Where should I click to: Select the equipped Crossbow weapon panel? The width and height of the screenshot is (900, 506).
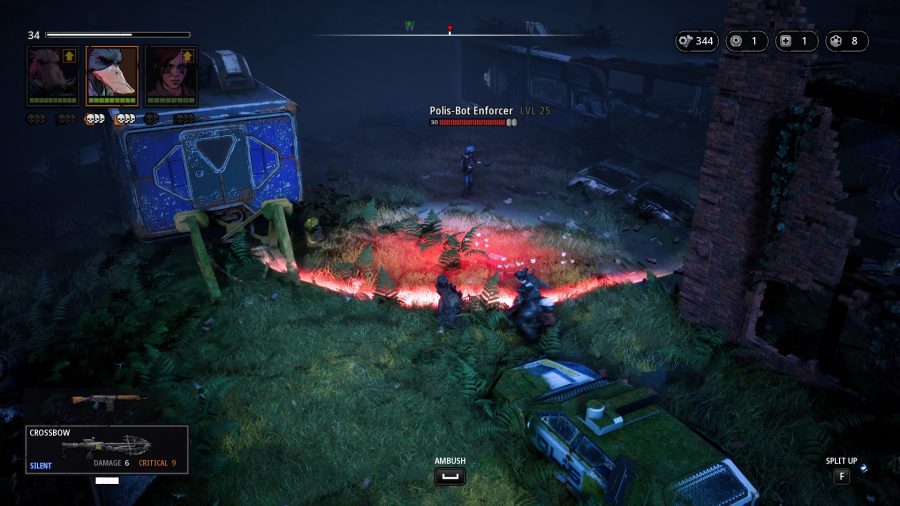point(107,449)
